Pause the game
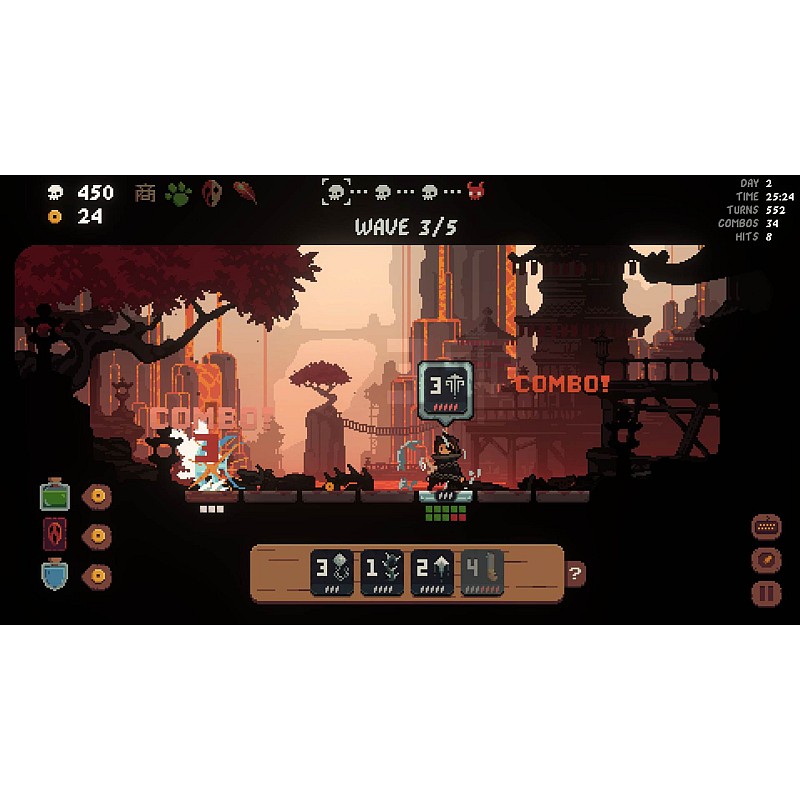The width and height of the screenshot is (800, 800). [x=766, y=592]
